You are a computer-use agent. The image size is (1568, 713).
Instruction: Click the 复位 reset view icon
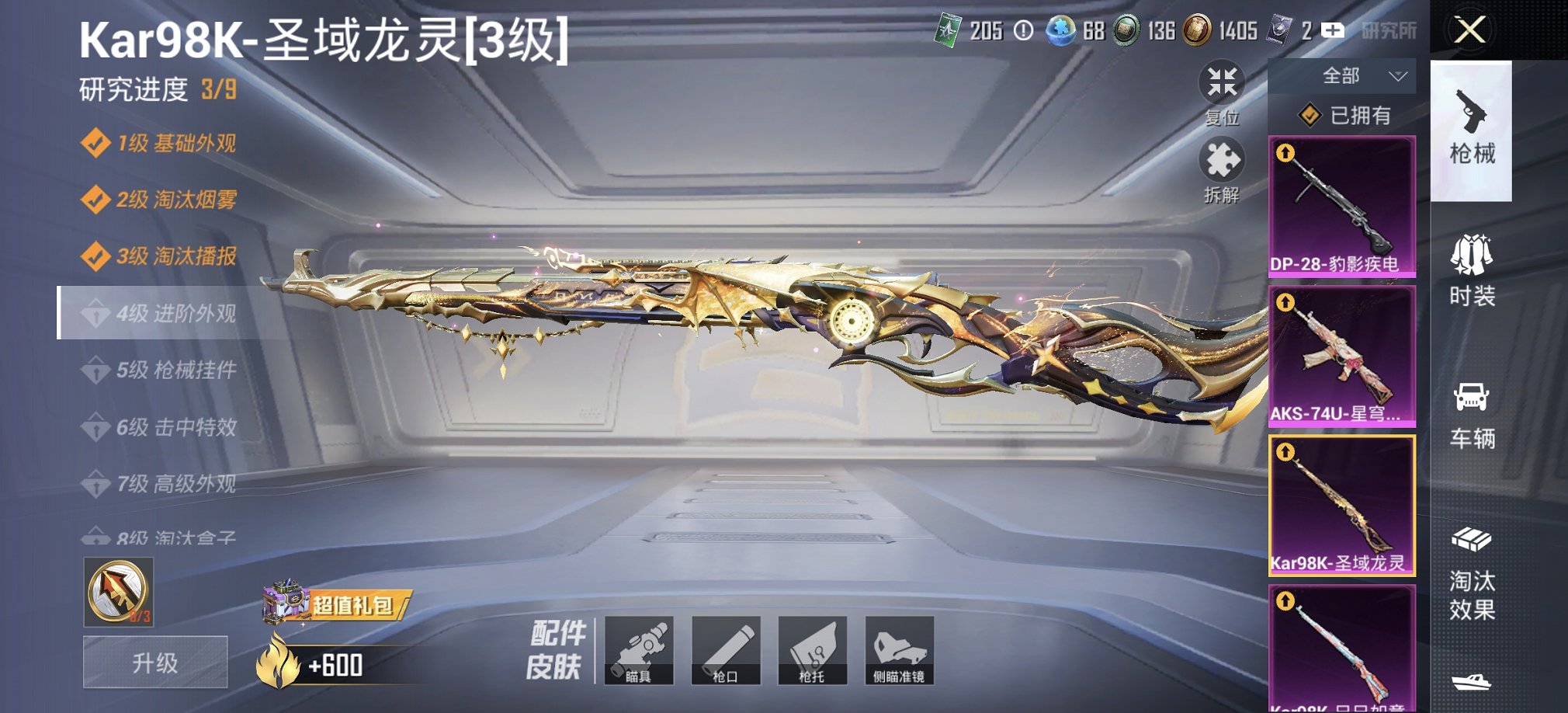coord(1223,82)
